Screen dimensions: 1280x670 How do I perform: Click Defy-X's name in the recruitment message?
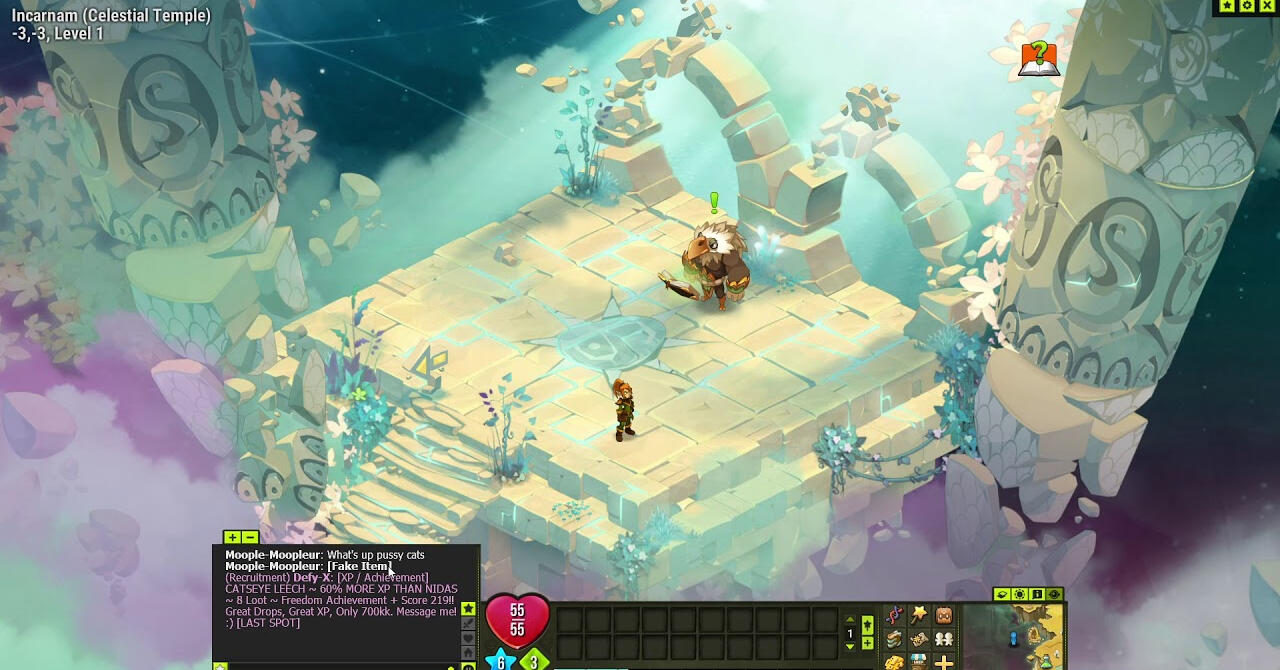[x=313, y=578]
